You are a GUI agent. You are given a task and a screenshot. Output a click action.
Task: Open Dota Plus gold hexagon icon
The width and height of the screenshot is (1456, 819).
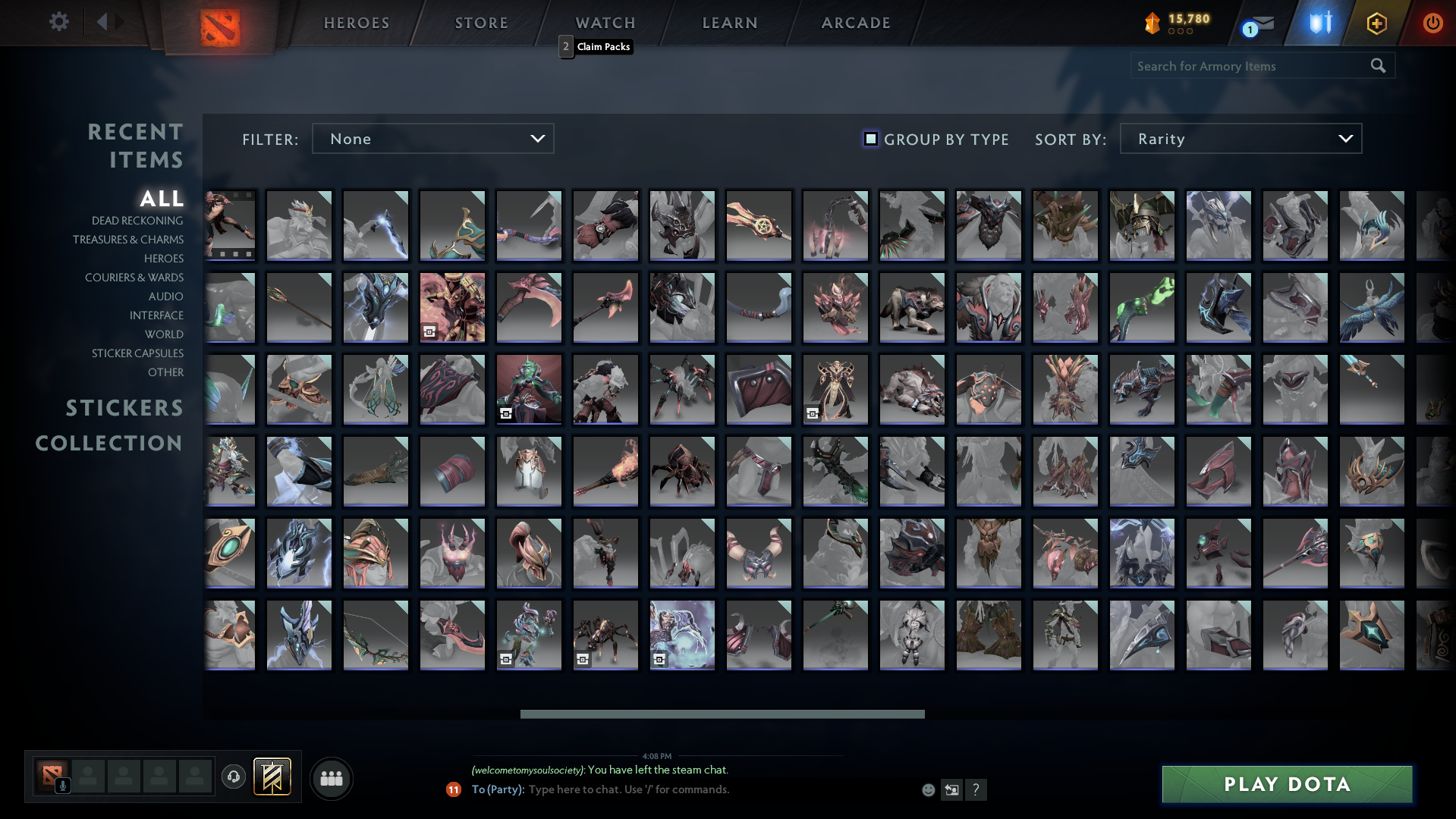coord(1375,23)
